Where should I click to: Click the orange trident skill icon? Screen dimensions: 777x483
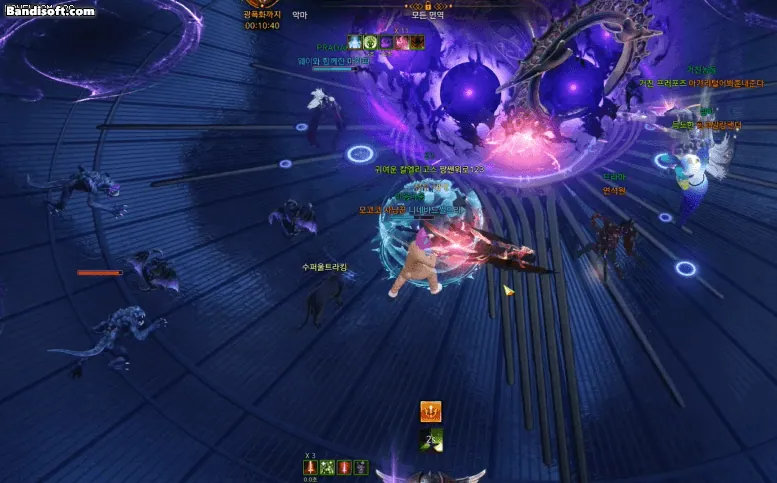click(431, 411)
